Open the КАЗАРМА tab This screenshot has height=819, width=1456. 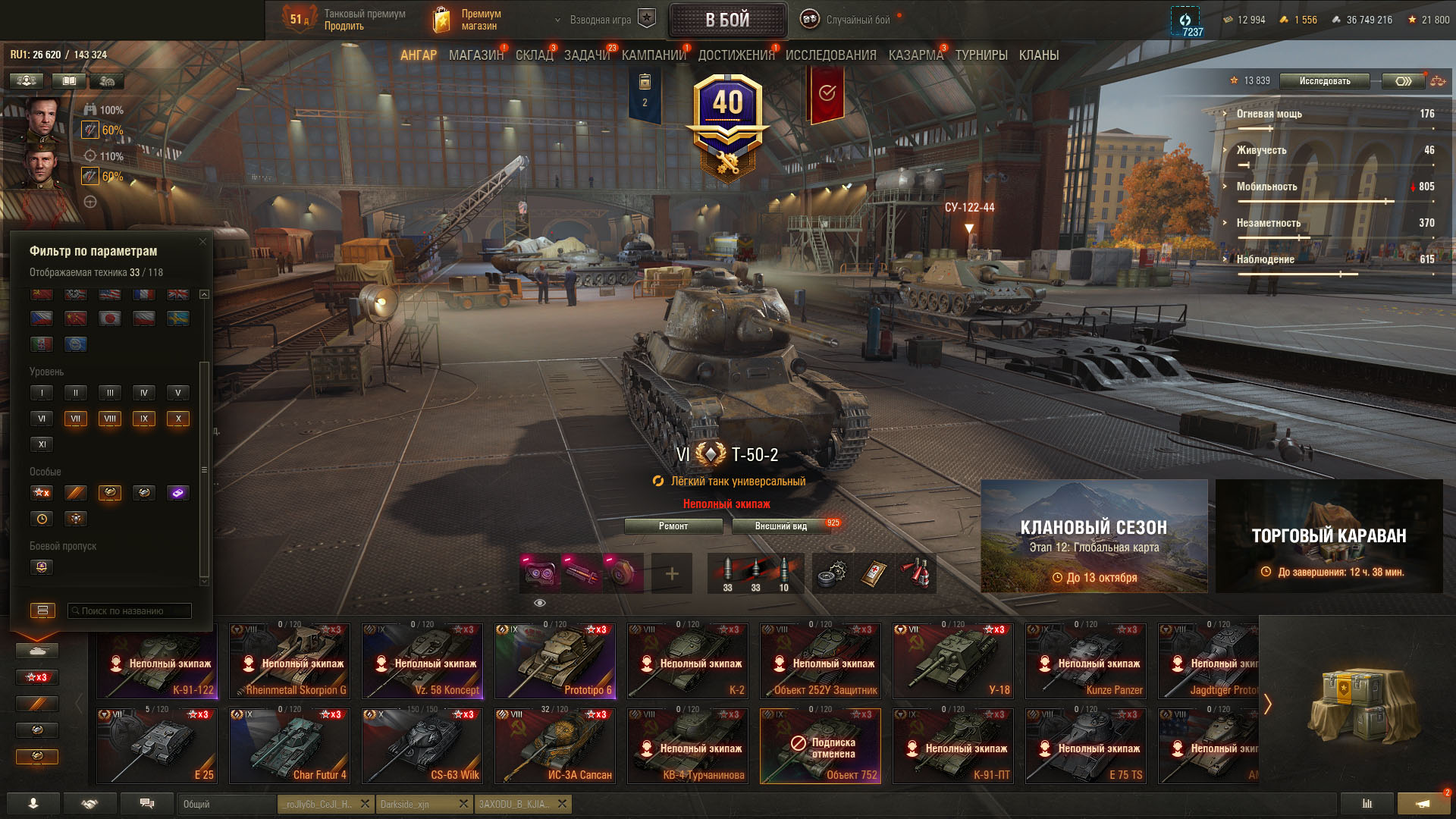click(915, 55)
